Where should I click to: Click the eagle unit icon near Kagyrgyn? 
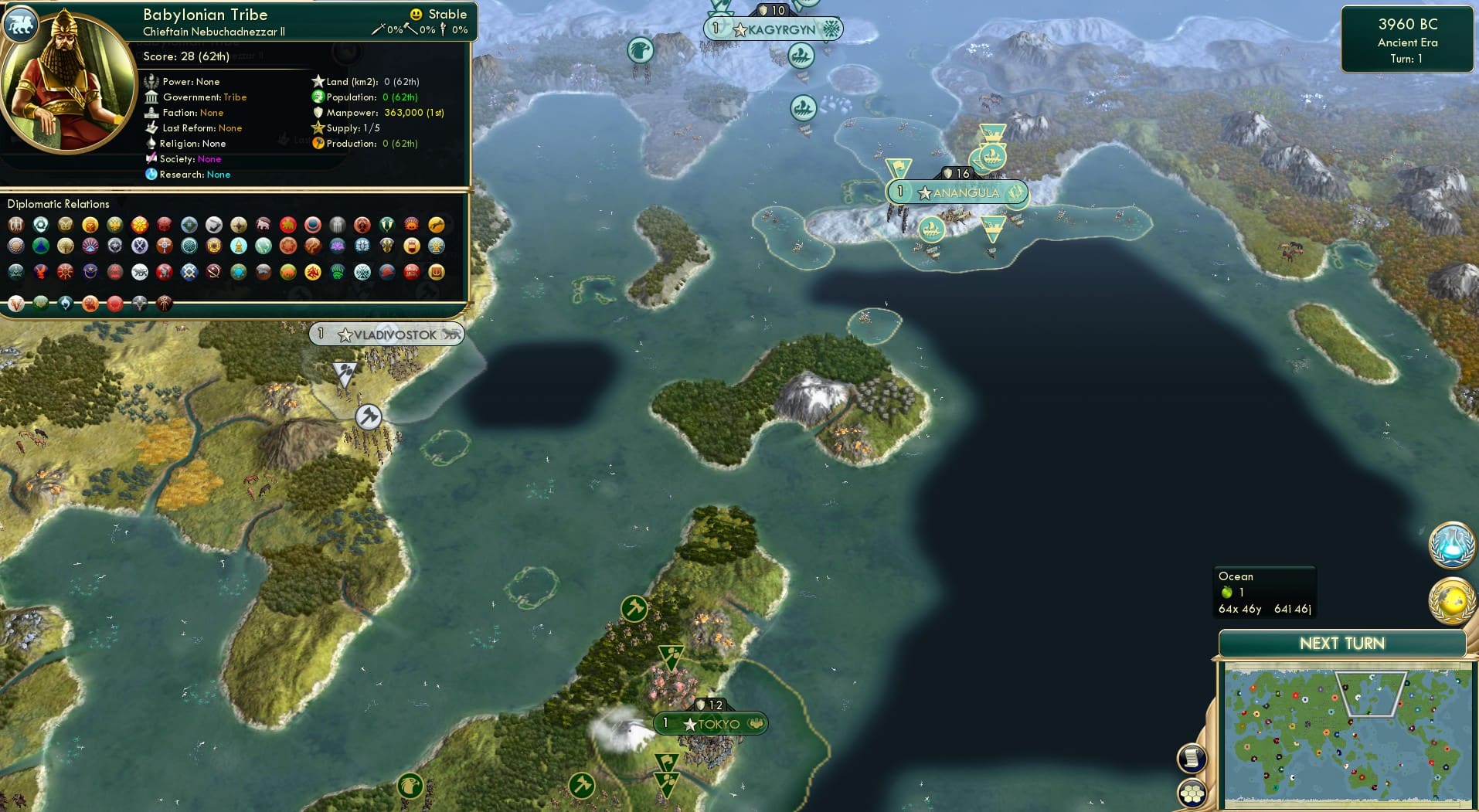pos(639,49)
